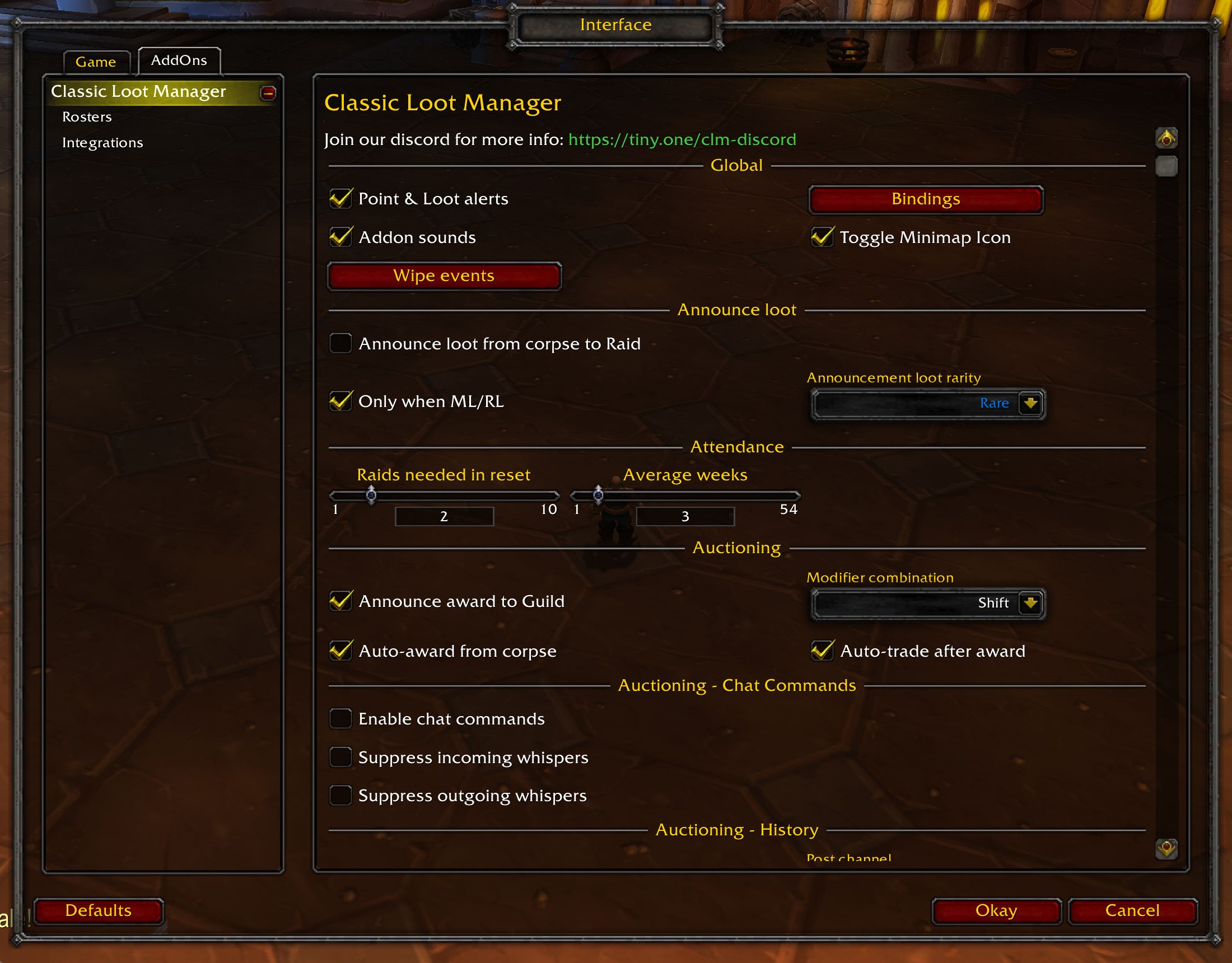Open the Modifier combination dropdown
This screenshot has height=963, width=1232.
(1030, 602)
